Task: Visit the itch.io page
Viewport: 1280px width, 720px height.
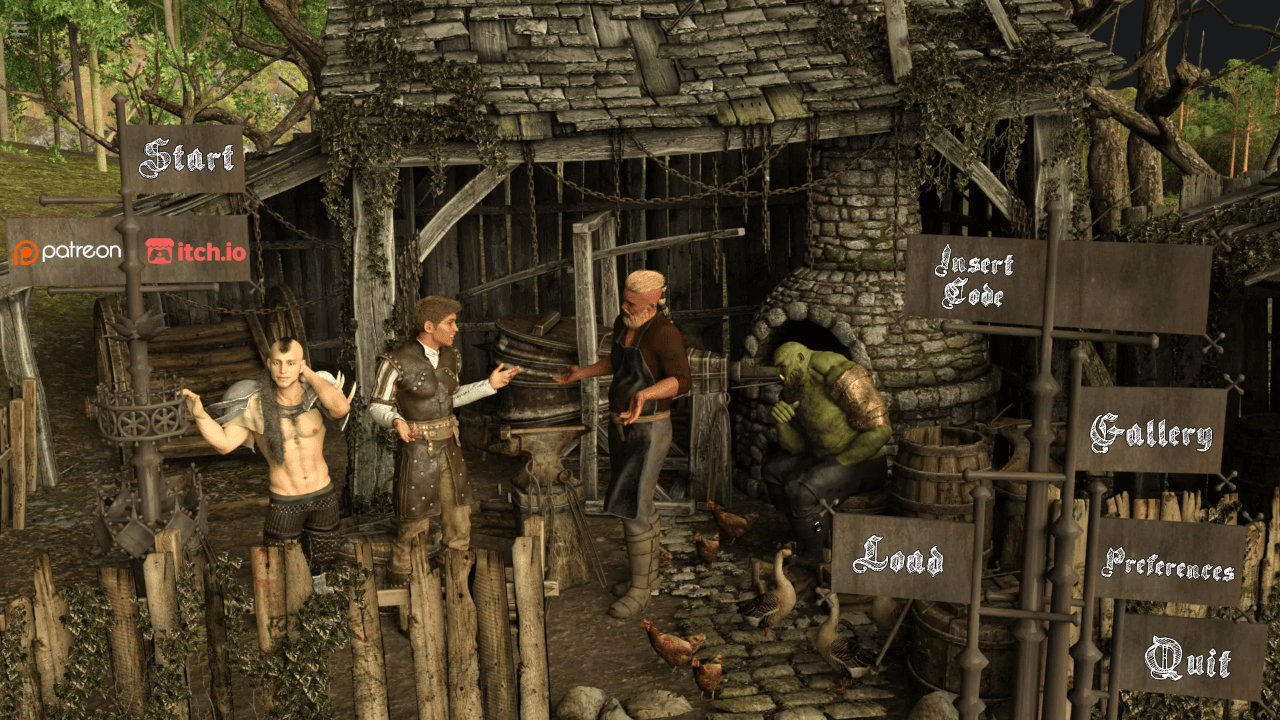Action: [x=196, y=251]
